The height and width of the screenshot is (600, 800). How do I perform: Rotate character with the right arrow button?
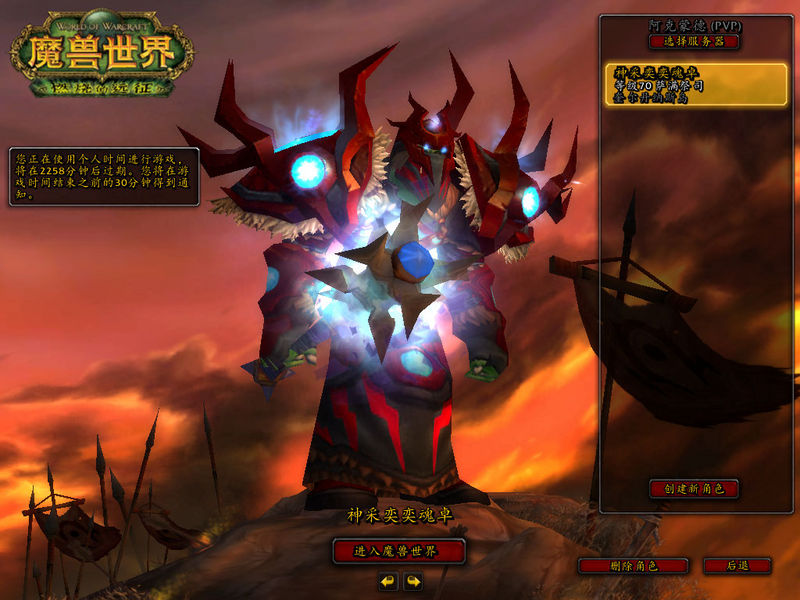tap(412, 580)
